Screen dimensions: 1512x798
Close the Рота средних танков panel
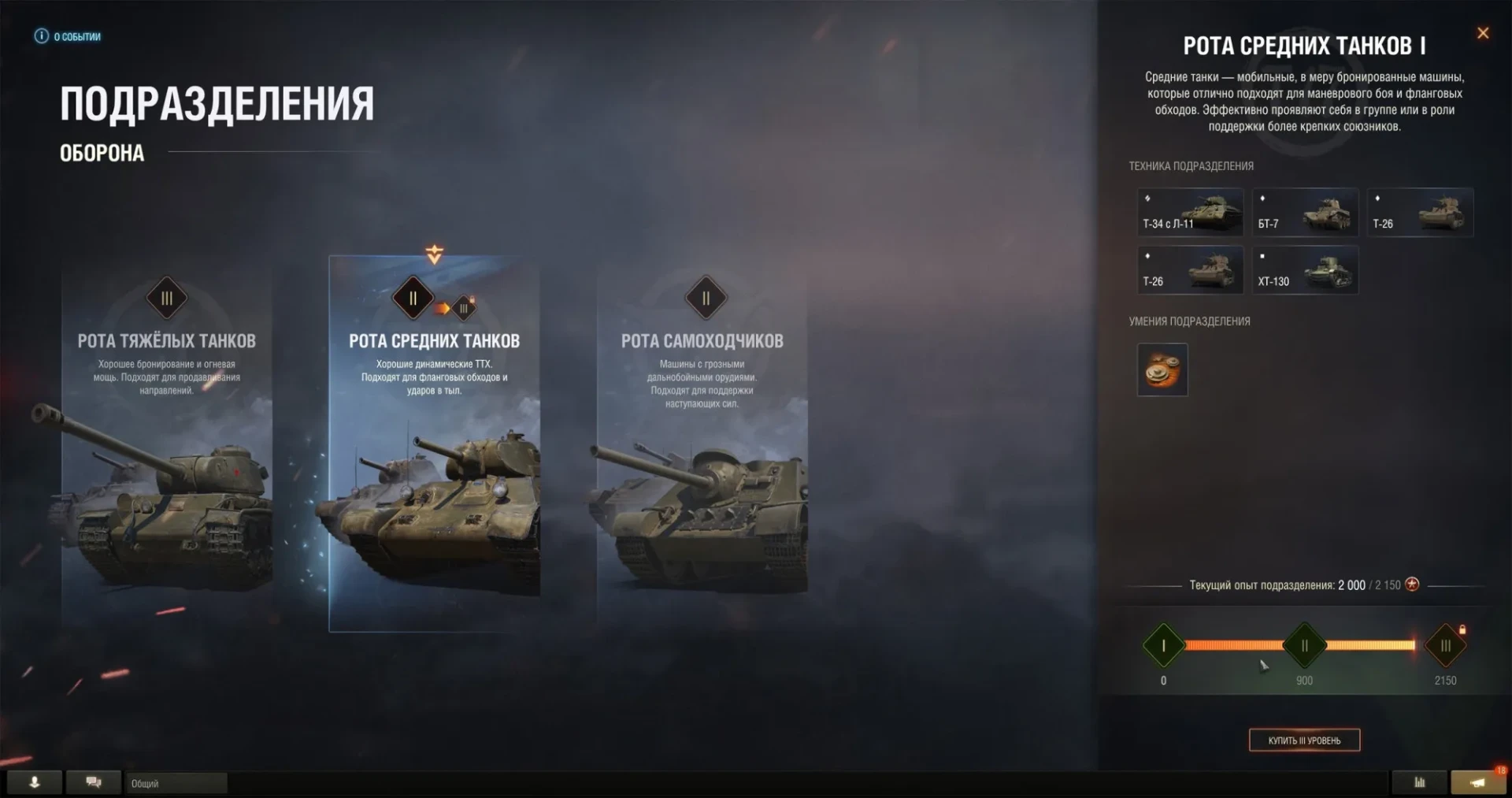(x=1483, y=33)
